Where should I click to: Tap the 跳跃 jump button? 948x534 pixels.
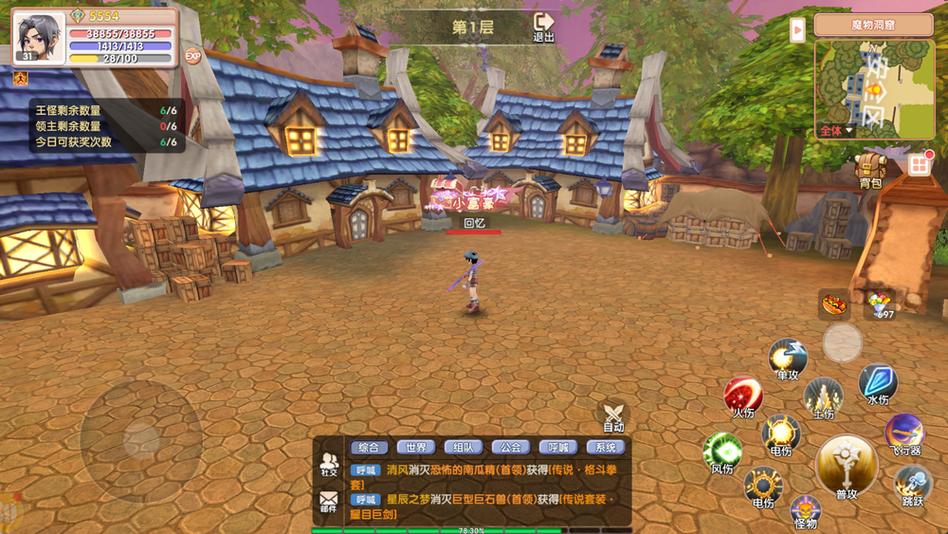pos(913,485)
